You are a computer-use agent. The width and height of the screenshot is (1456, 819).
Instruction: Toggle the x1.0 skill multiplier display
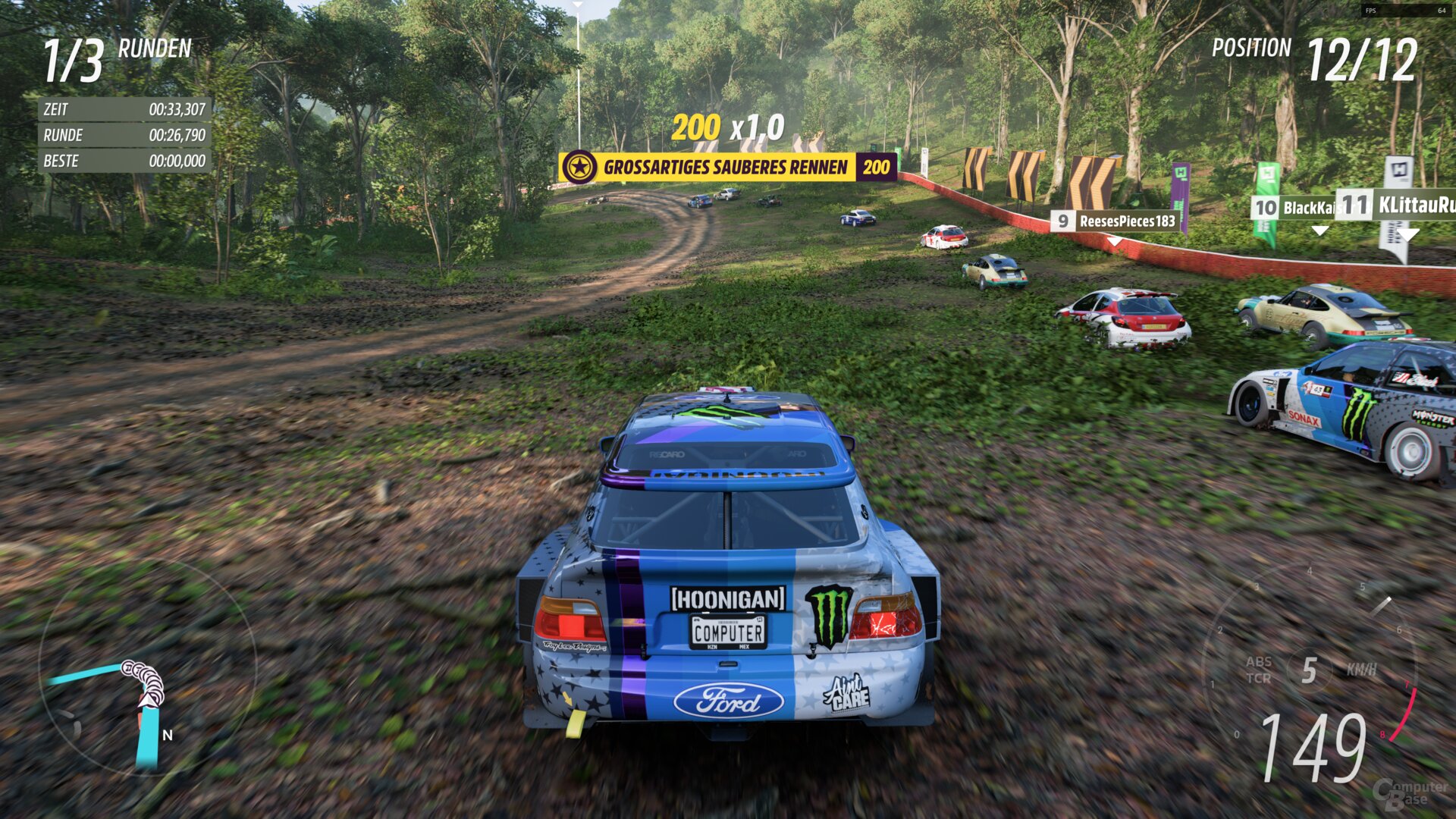[x=760, y=129]
